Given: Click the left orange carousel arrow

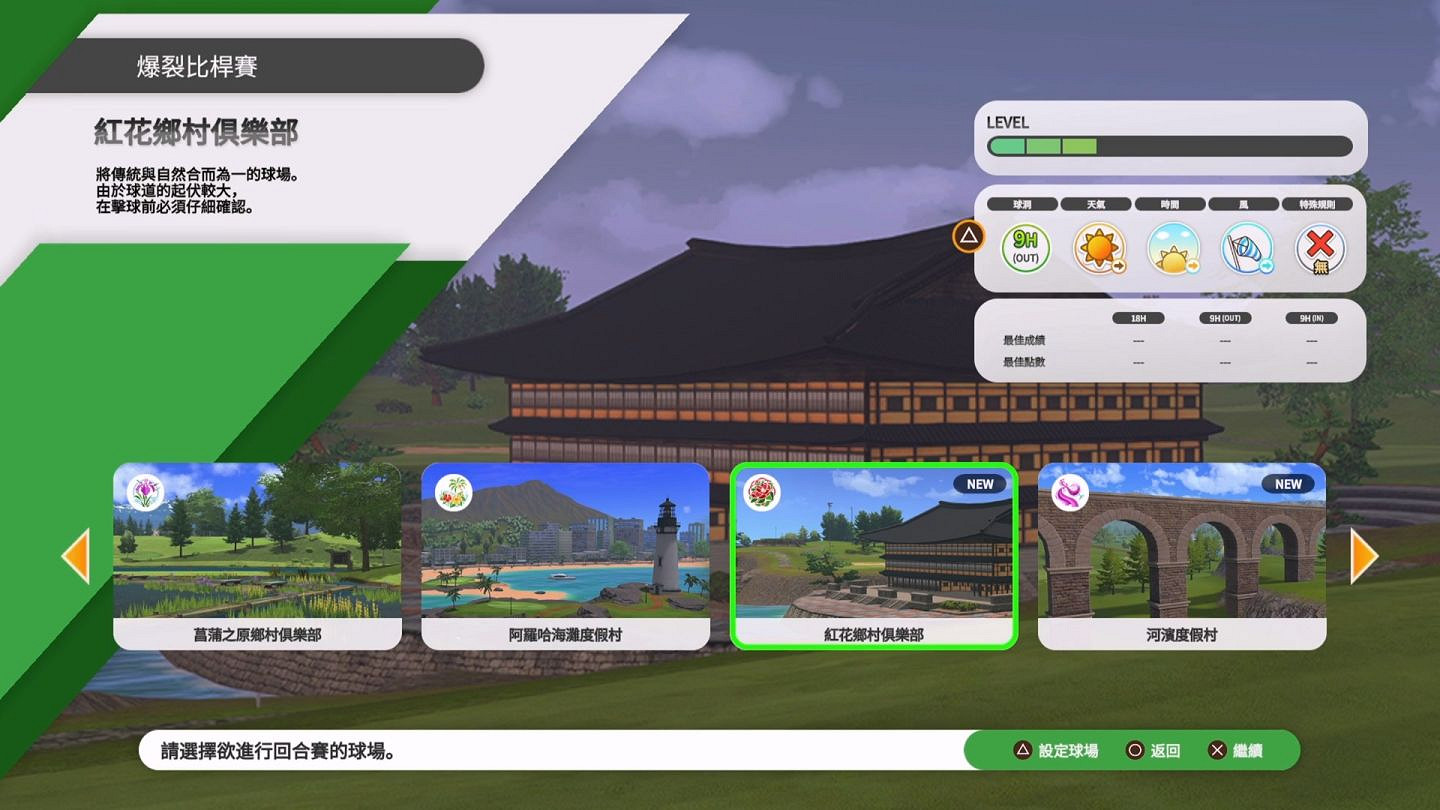Looking at the screenshot, I should point(76,557).
